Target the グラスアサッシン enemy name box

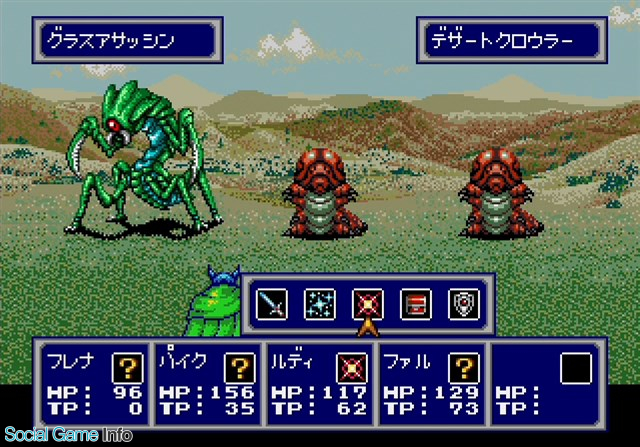click(x=131, y=41)
